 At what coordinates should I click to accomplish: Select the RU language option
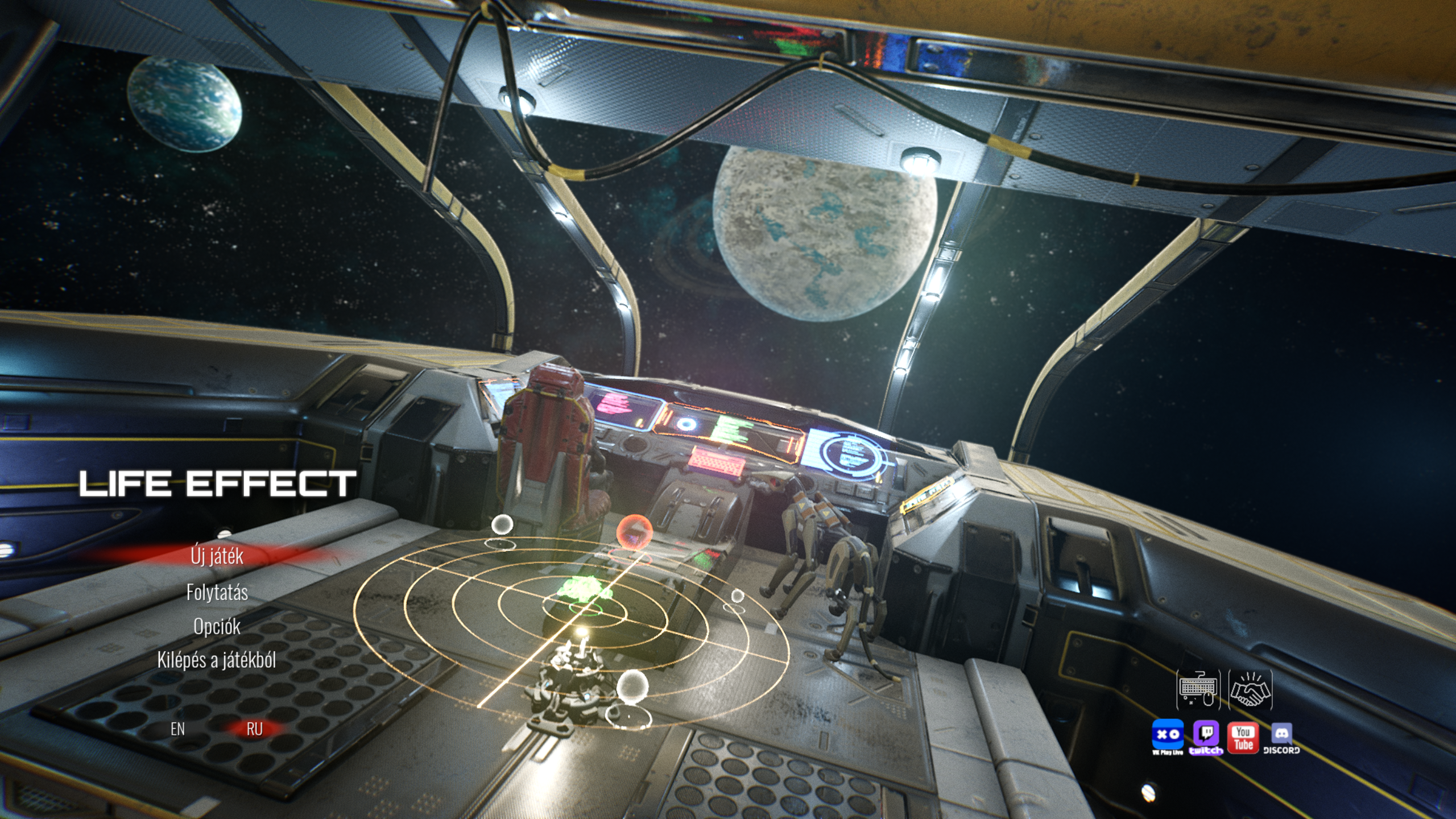pos(254,729)
